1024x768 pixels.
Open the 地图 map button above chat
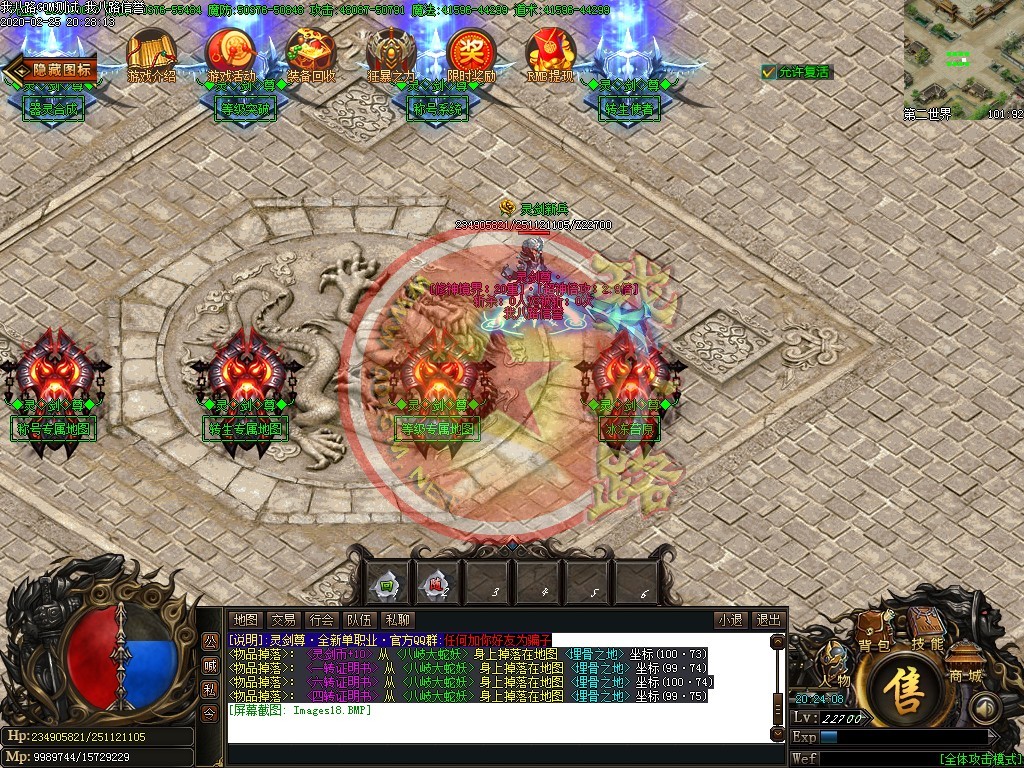[x=244, y=620]
